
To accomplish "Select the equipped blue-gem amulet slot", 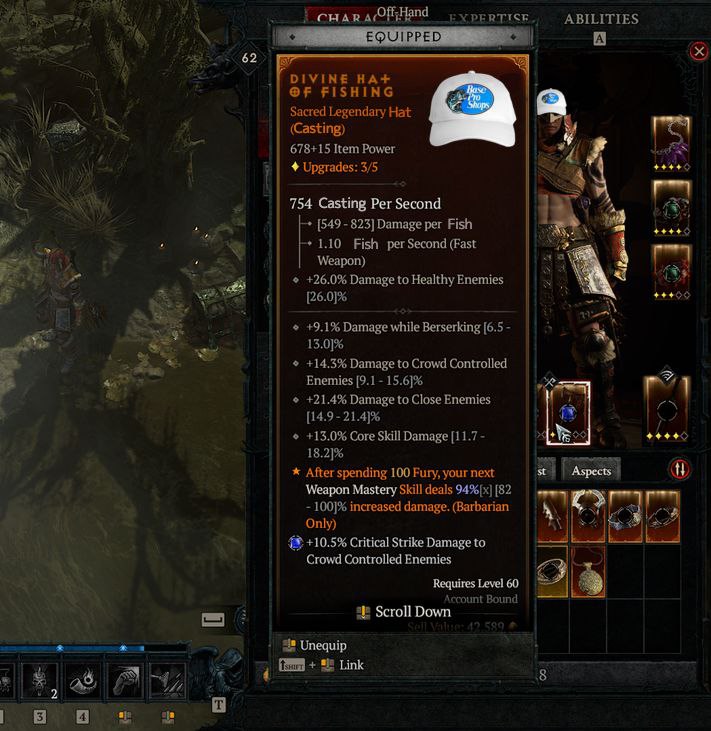I will pos(568,411).
